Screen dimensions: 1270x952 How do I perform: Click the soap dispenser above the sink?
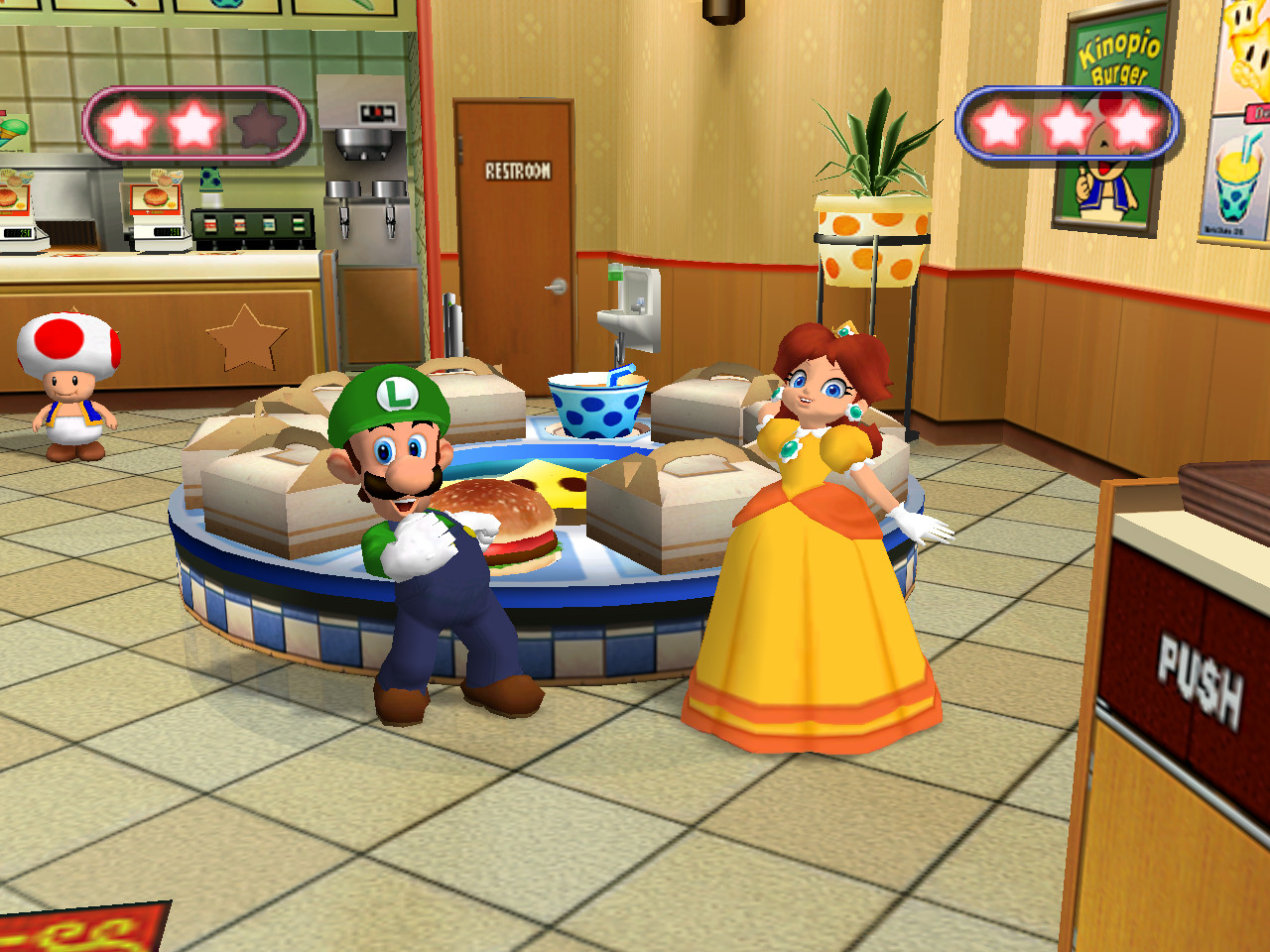(615, 272)
